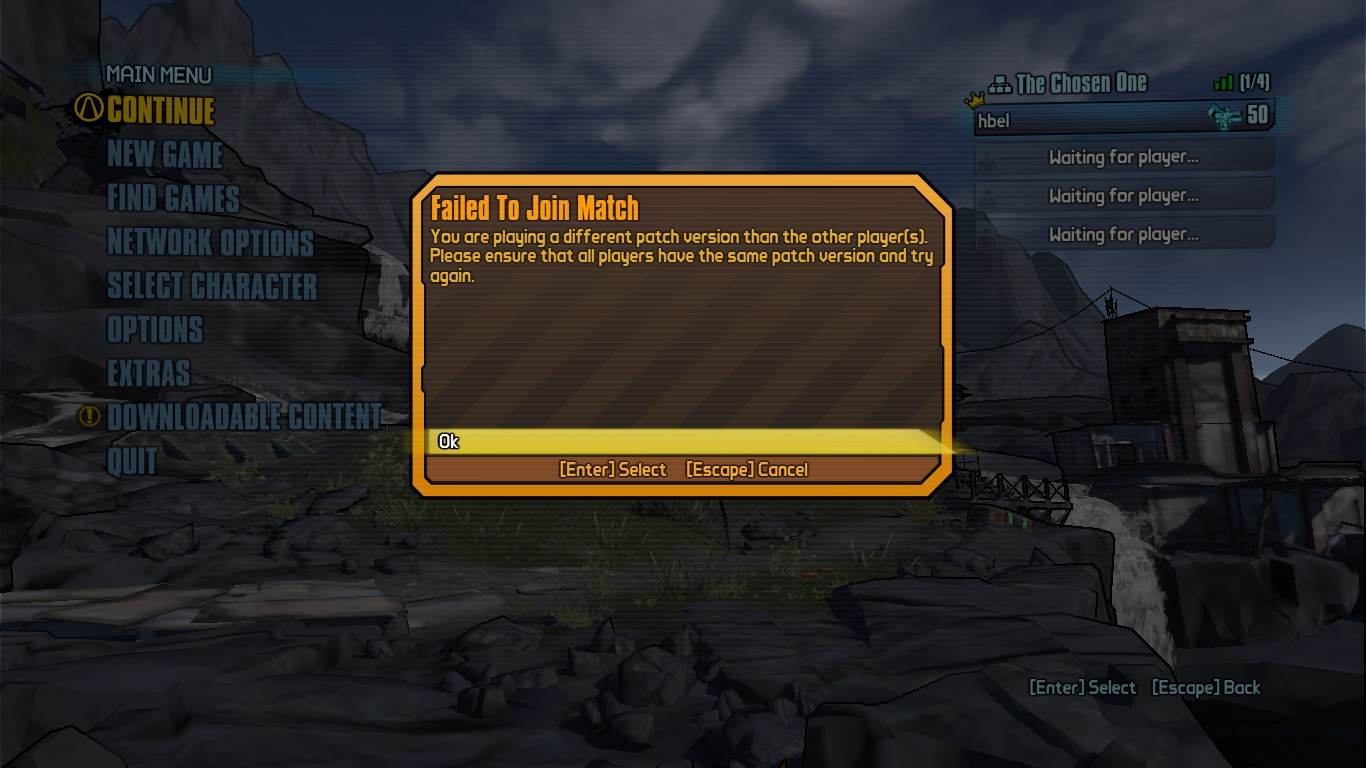Open Network Options

click(x=210, y=242)
